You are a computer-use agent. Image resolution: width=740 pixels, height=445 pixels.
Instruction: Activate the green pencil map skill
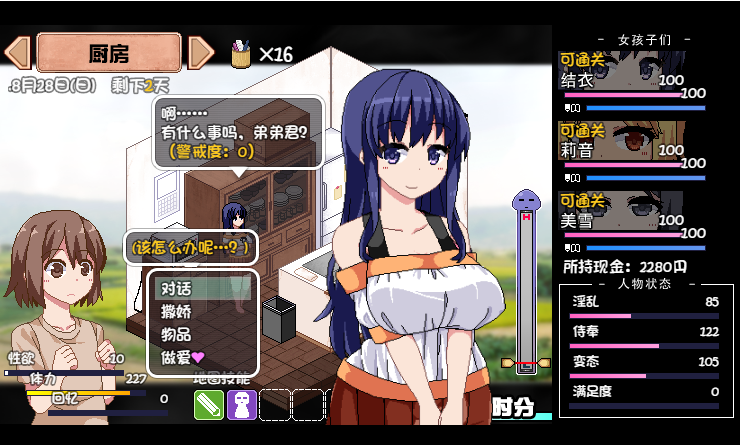coord(209,404)
